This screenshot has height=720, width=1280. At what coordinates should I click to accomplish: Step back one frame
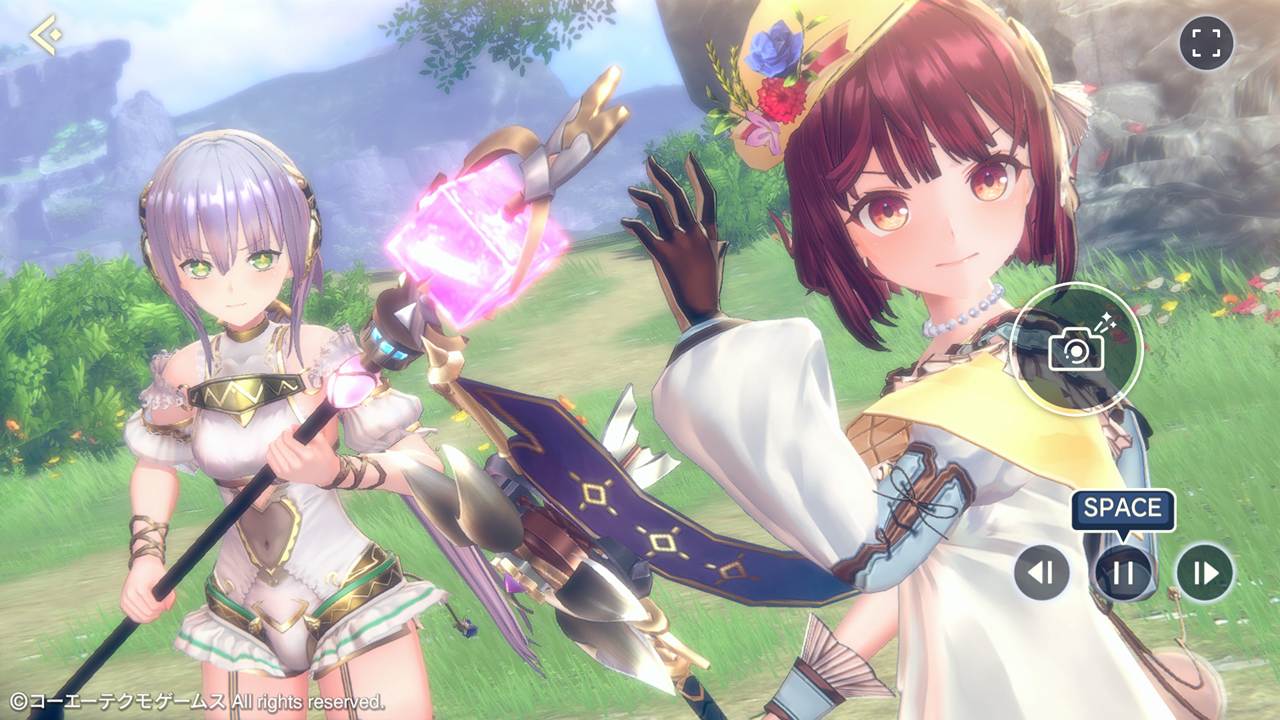pos(1042,572)
